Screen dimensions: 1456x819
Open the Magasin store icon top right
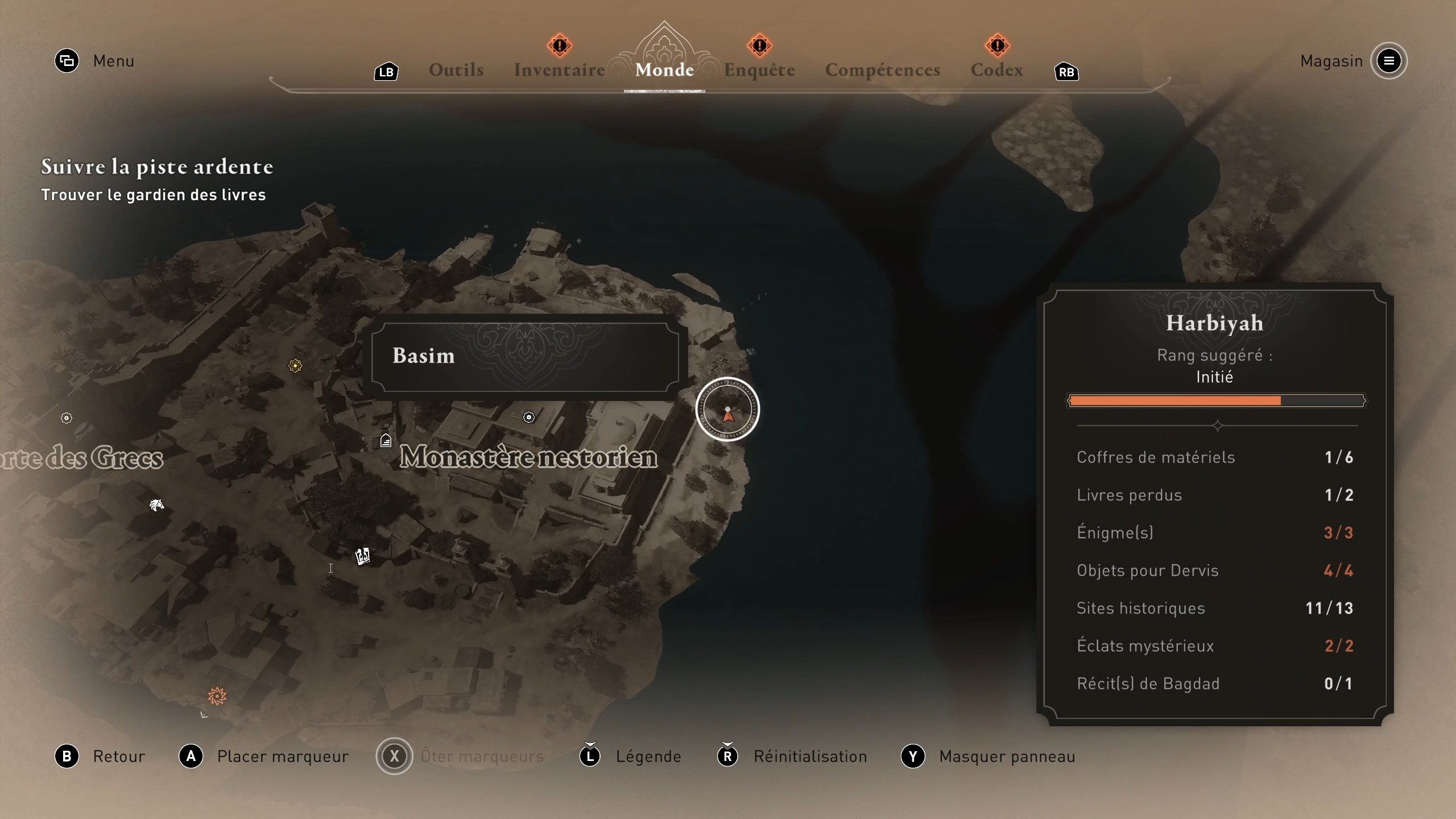1389,61
